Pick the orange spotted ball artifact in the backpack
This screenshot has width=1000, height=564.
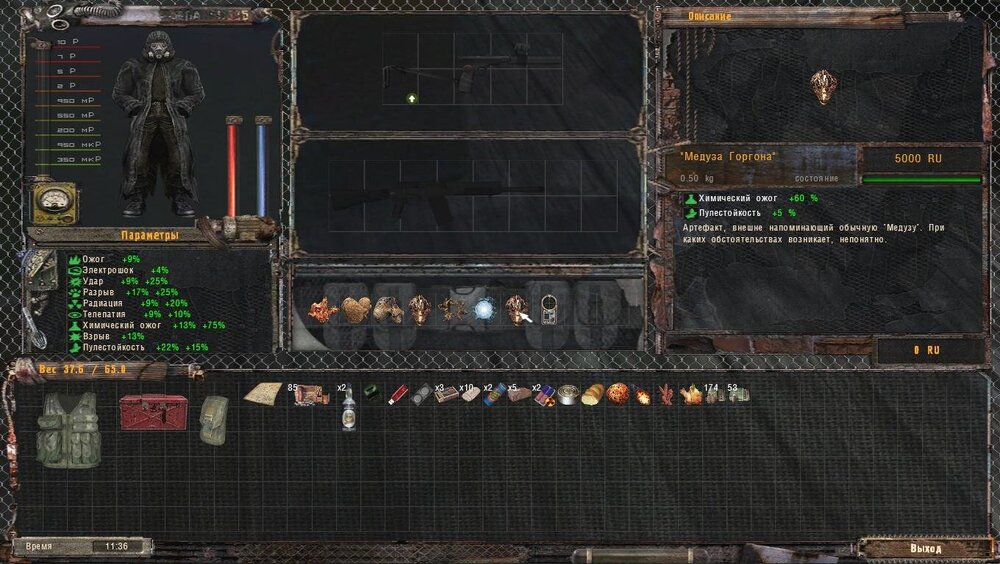point(617,394)
